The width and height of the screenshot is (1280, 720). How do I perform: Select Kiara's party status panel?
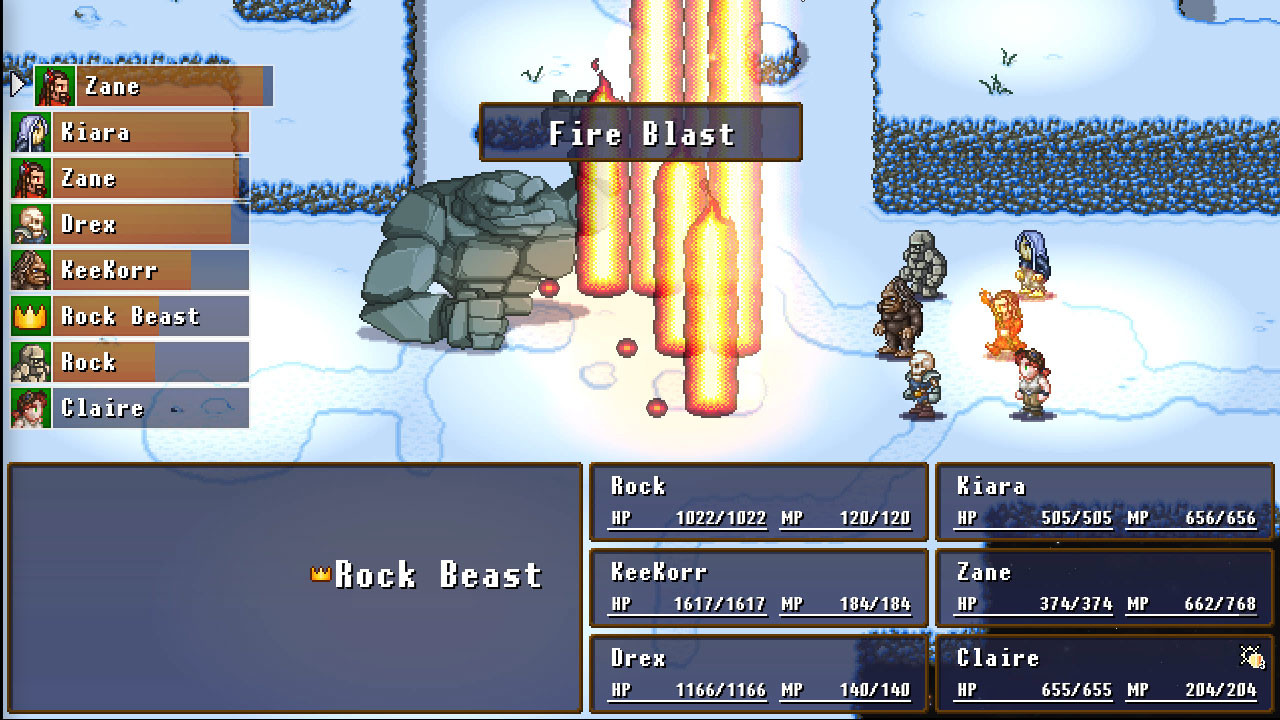tap(1104, 502)
